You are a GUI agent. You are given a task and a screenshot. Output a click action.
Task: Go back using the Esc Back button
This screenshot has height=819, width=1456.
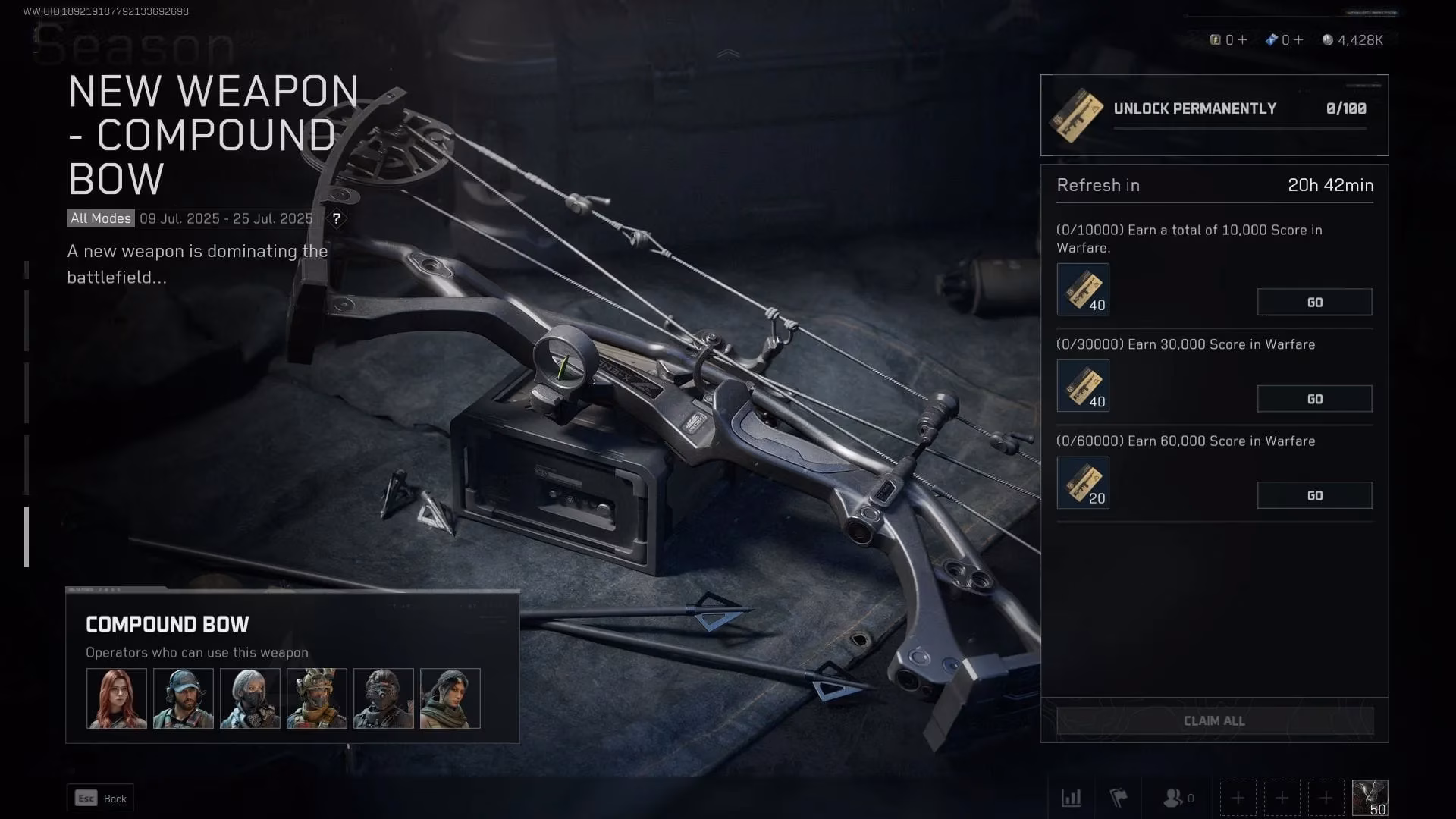click(99, 798)
